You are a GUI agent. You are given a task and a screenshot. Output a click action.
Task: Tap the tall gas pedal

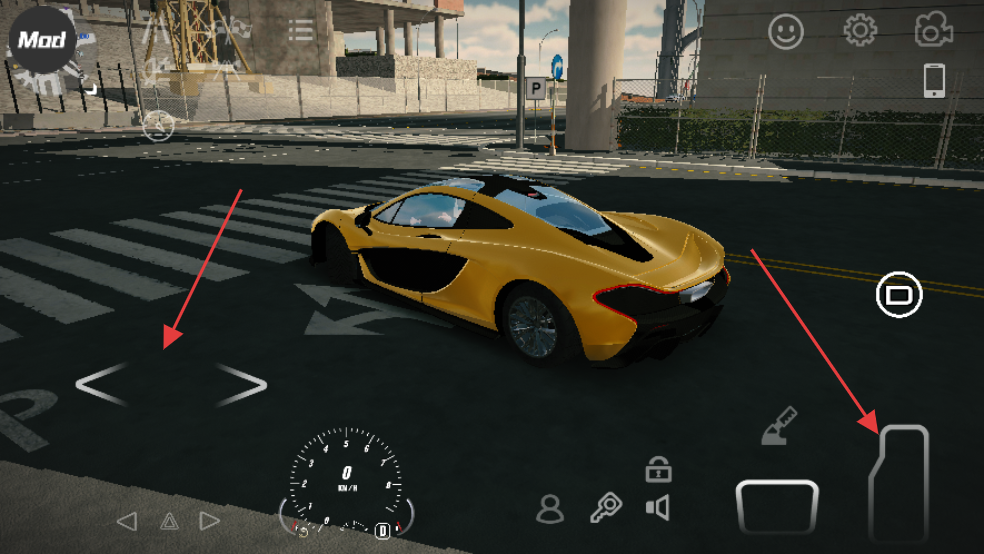pos(899,483)
